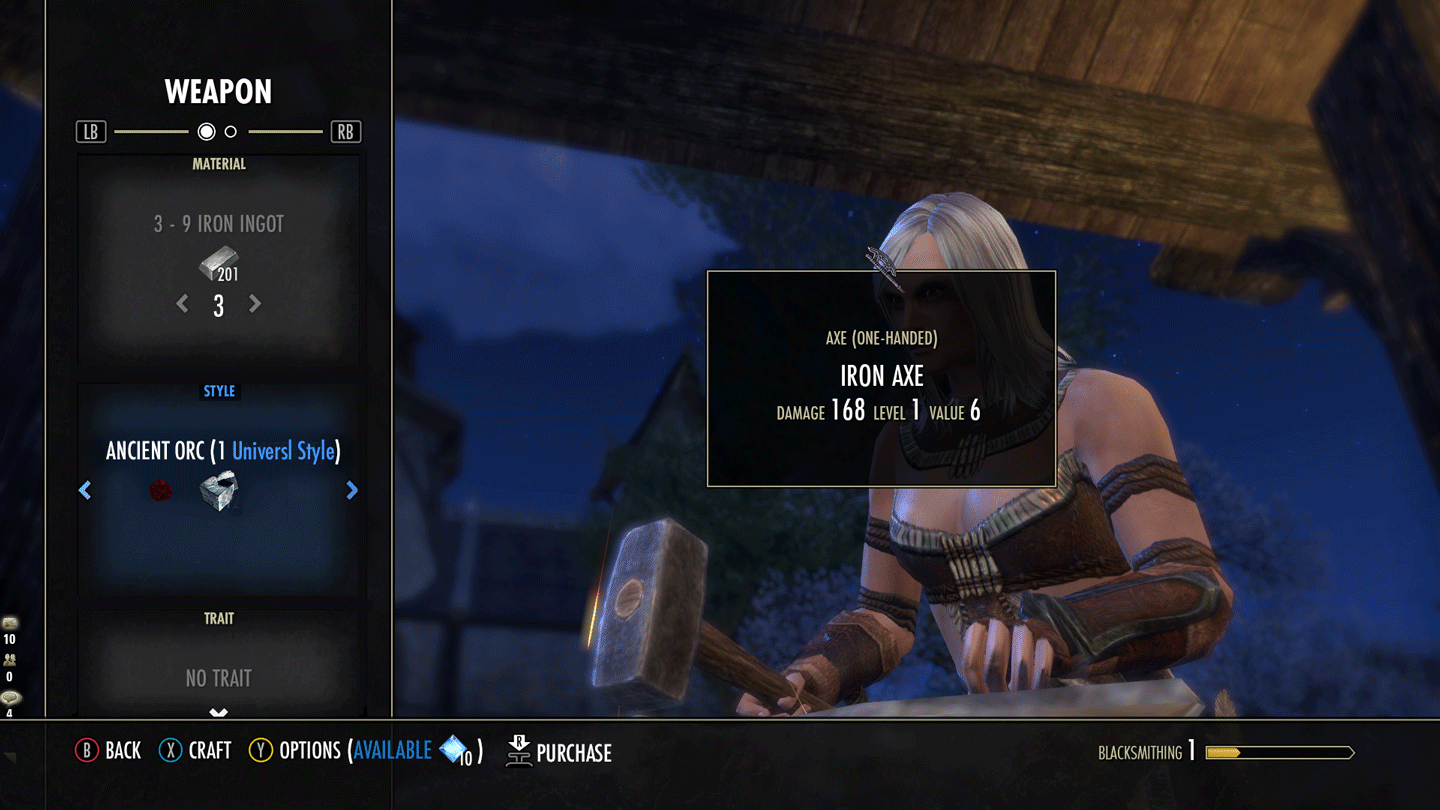Click the Purchase button
The image size is (1440, 810).
click(560, 752)
